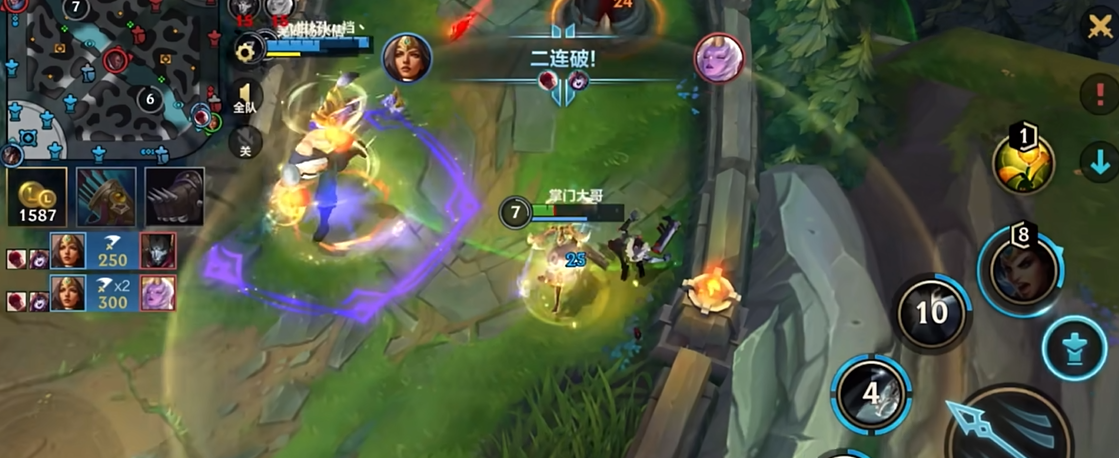Viewport: 1119px width, 458px height.
Task: Tap the blue turret-targeting button
Action: coord(1074,349)
